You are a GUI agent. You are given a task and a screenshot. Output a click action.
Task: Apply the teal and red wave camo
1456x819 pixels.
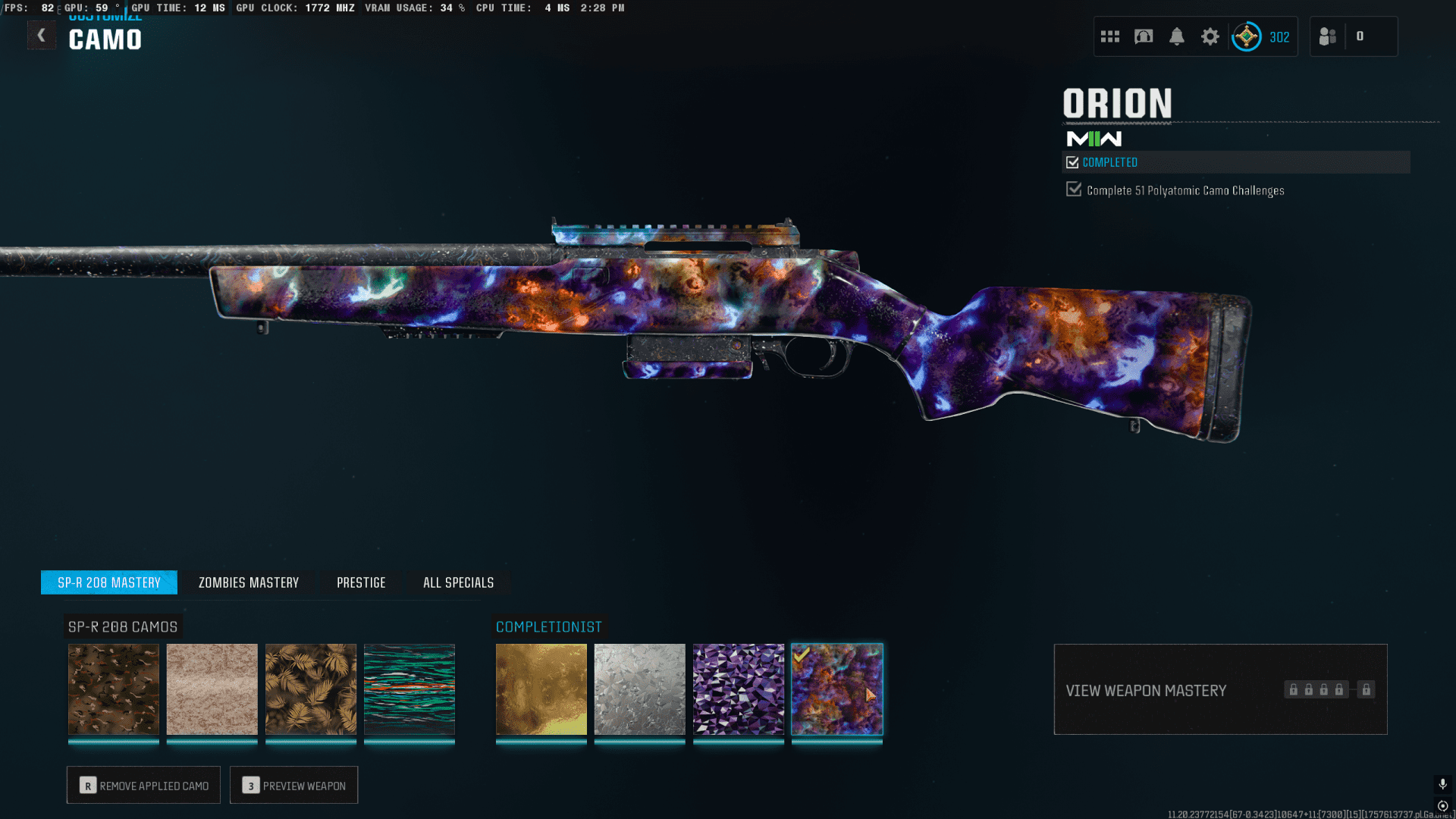tap(409, 689)
